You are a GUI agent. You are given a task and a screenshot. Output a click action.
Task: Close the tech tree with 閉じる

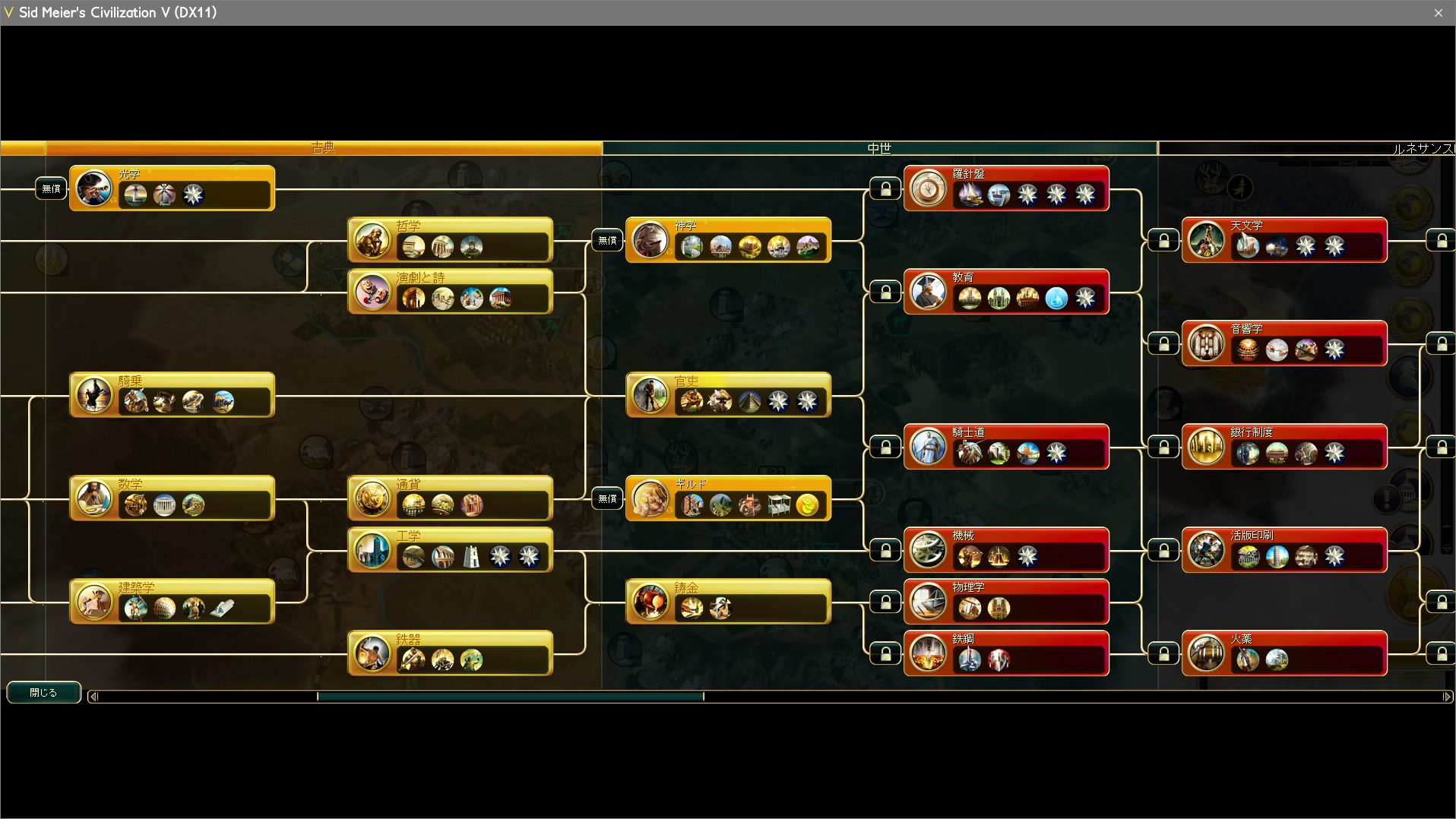click(x=43, y=692)
